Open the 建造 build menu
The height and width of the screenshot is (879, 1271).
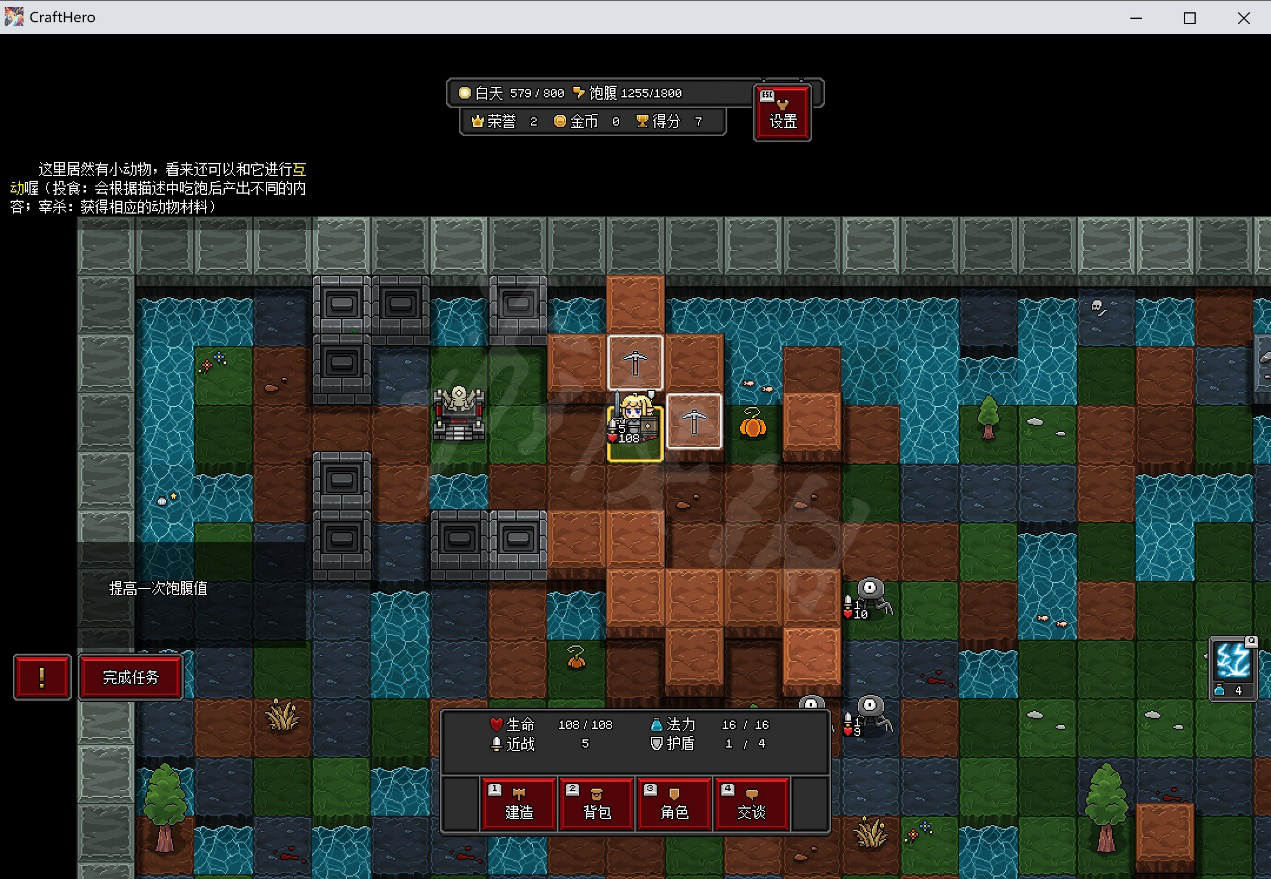pyautogui.click(x=519, y=803)
